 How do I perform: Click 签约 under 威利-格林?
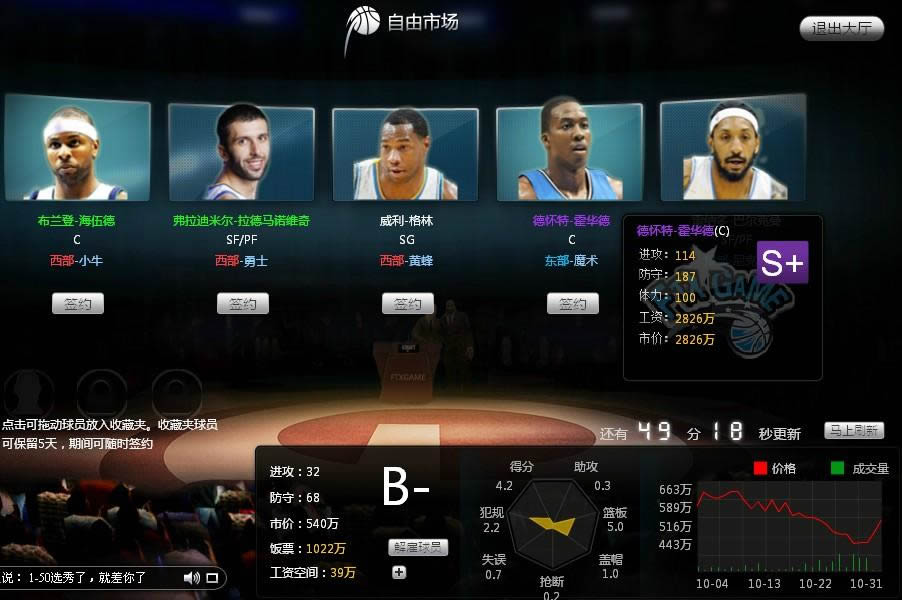click(x=407, y=303)
